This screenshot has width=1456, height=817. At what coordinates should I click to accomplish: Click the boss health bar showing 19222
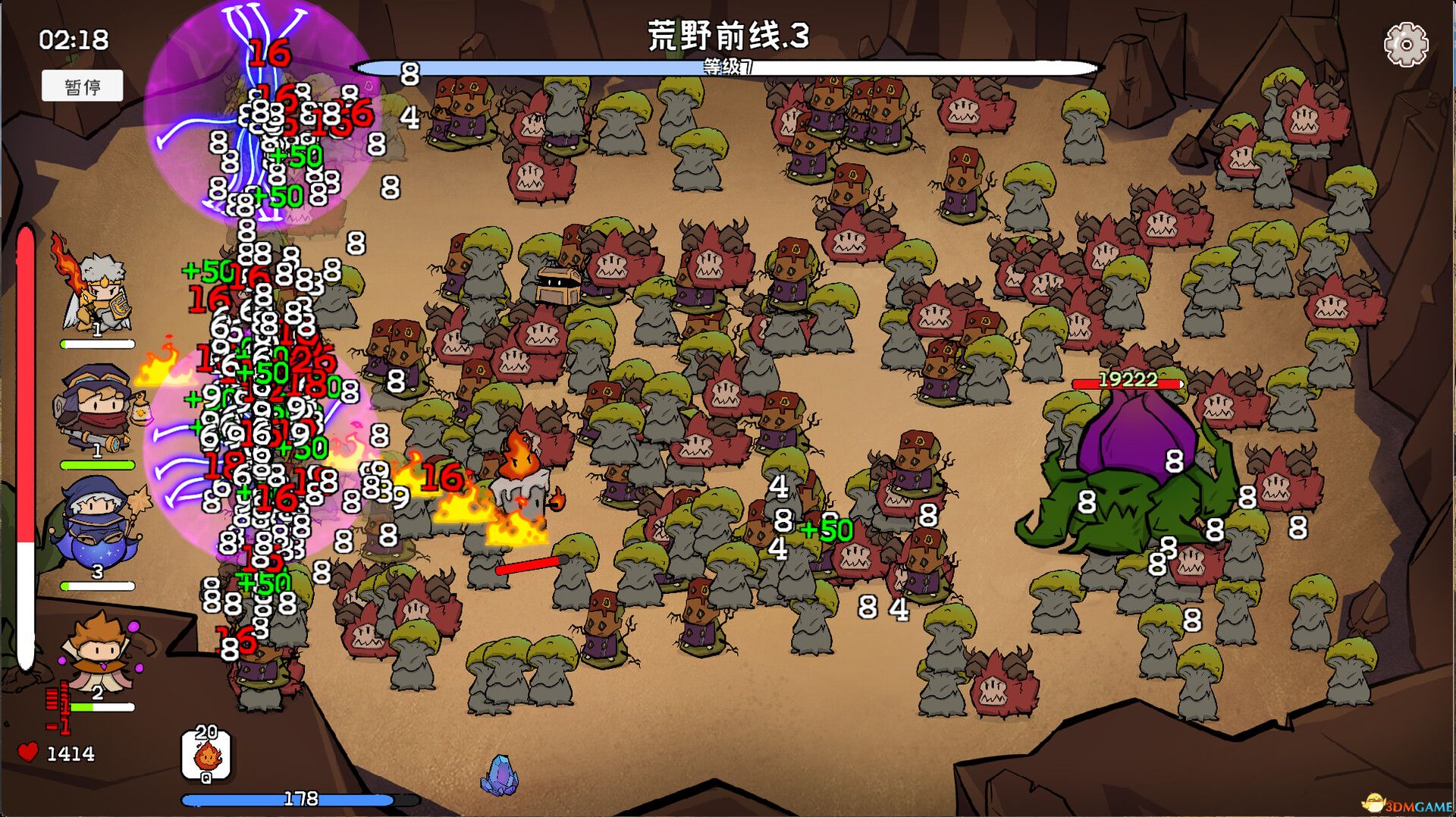(x=1127, y=382)
